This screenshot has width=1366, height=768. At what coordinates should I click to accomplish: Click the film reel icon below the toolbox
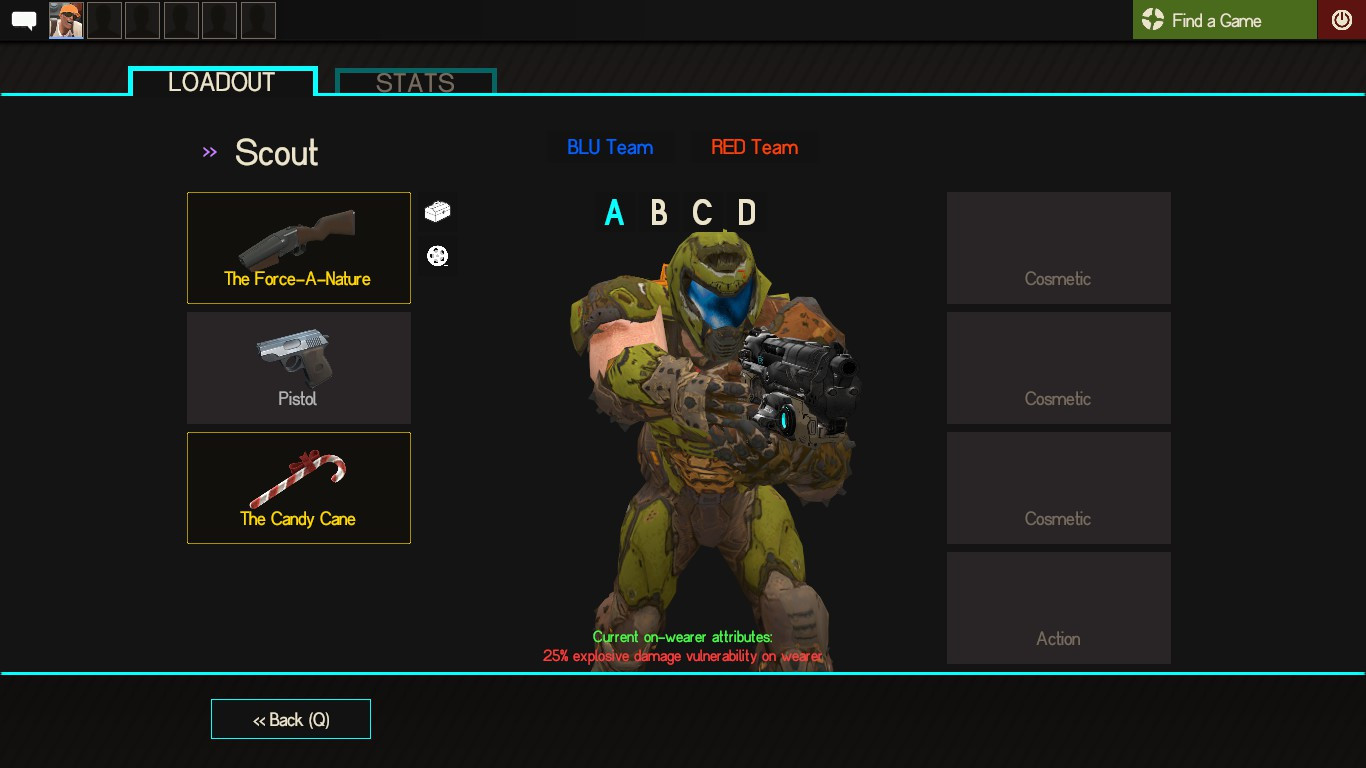(437, 255)
